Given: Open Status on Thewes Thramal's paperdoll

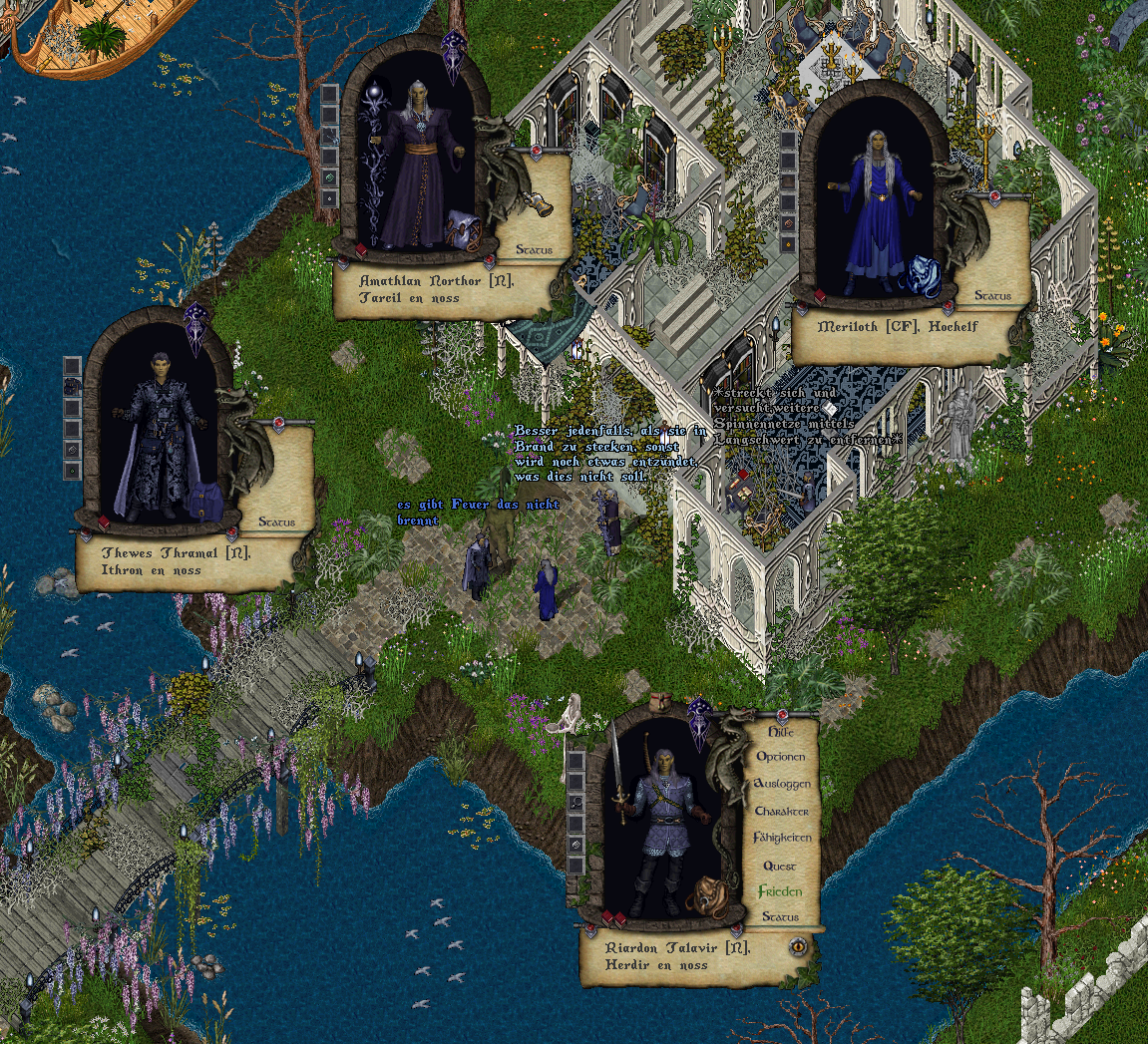Looking at the screenshot, I should click(276, 522).
